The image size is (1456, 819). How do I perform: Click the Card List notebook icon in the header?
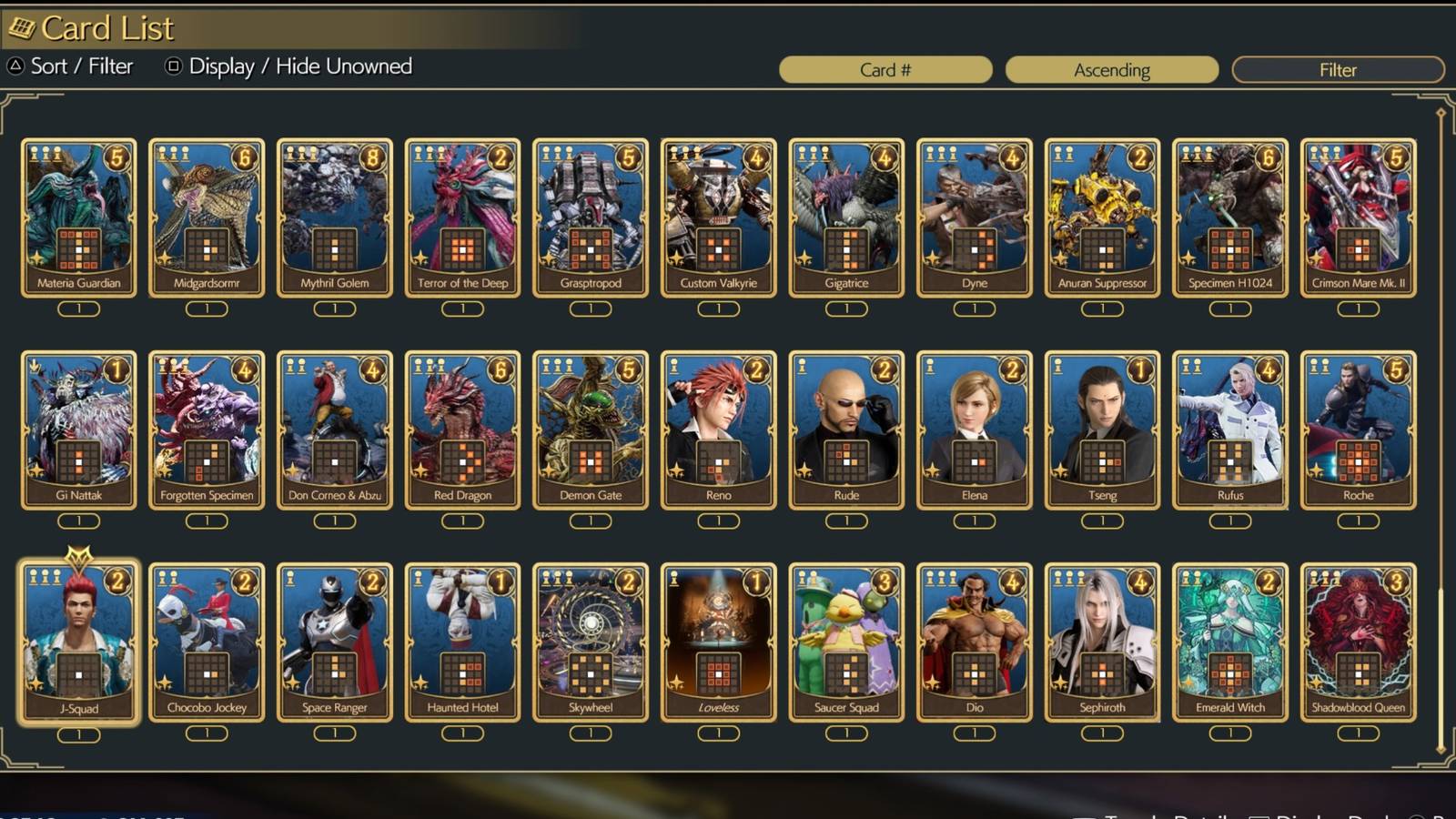[x=22, y=27]
